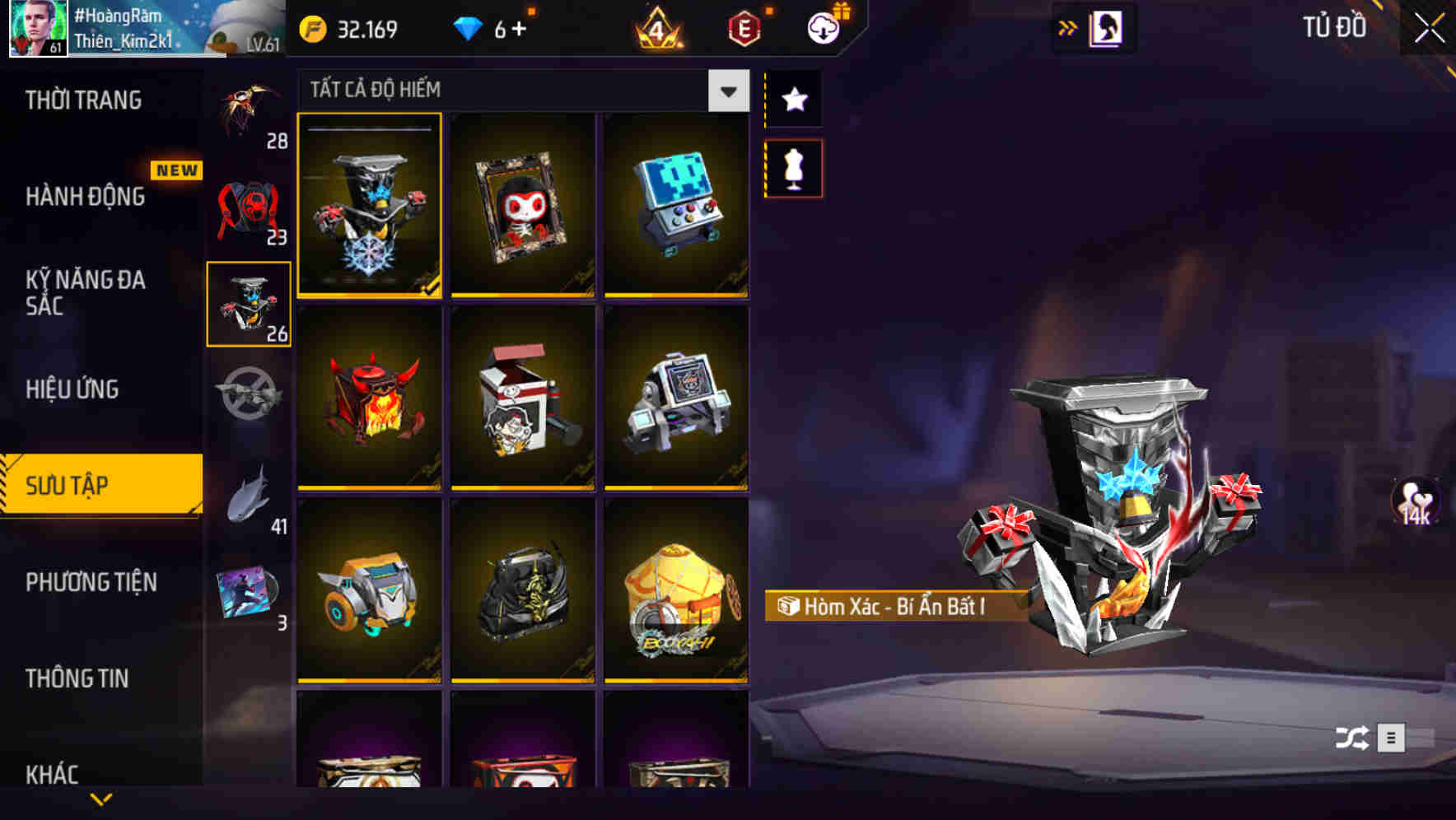Open the surfboard category showing 41 items
The width and height of the screenshot is (1456, 820).
pyautogui.click(x=247, y=494)
